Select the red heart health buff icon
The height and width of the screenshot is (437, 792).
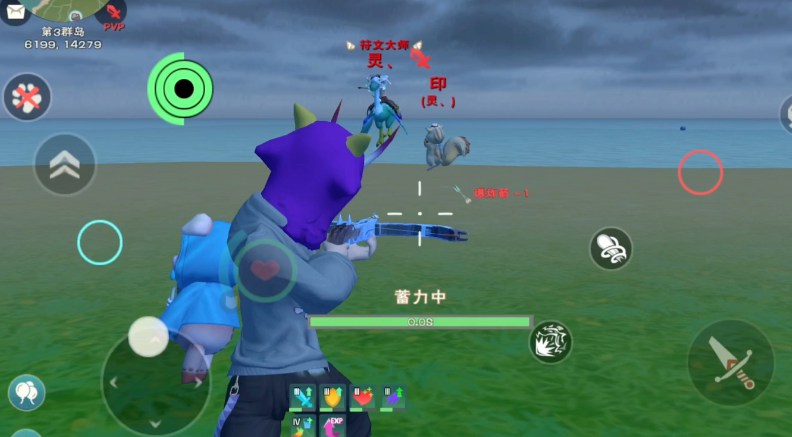pos(363,398)
